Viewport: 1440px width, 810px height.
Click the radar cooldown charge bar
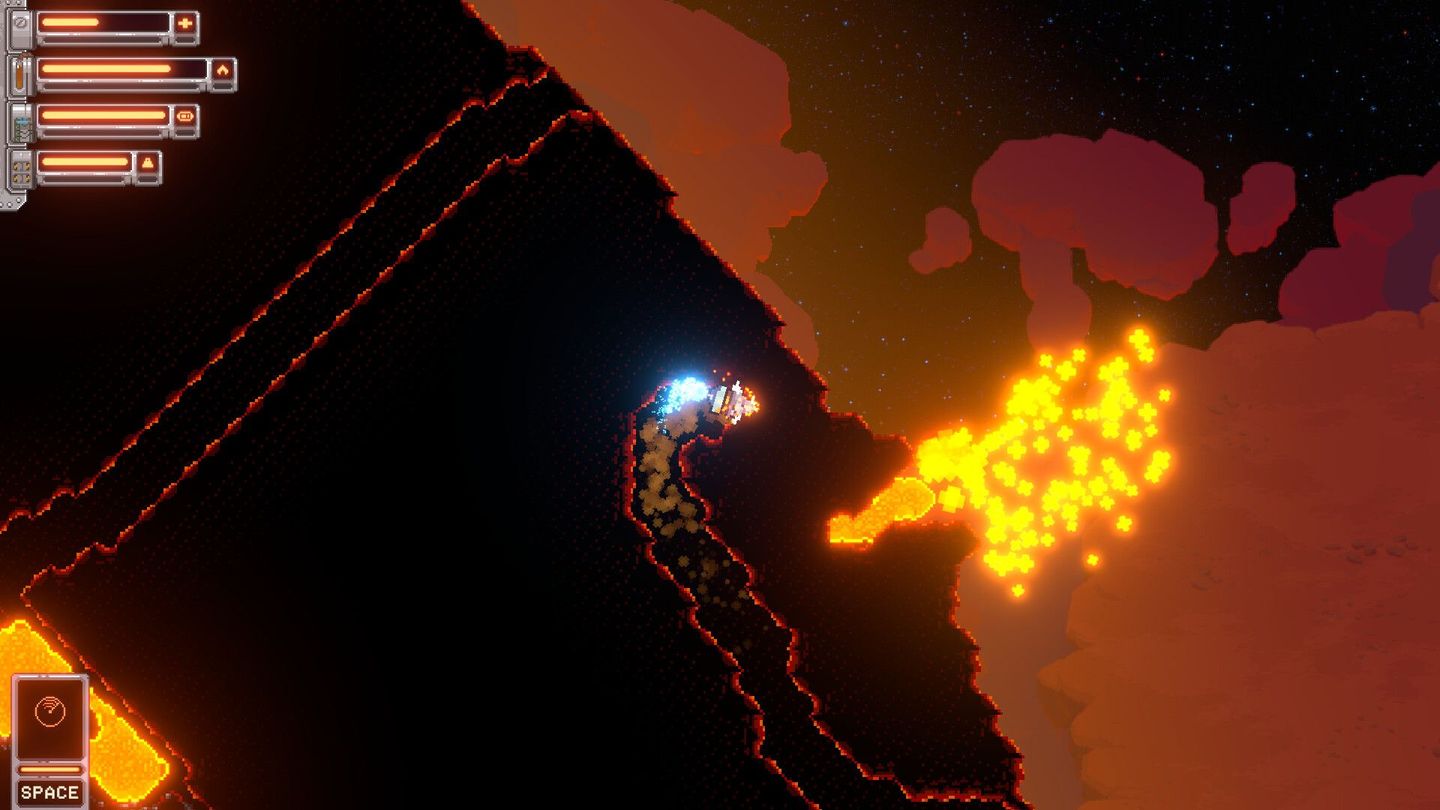point(50,770)
